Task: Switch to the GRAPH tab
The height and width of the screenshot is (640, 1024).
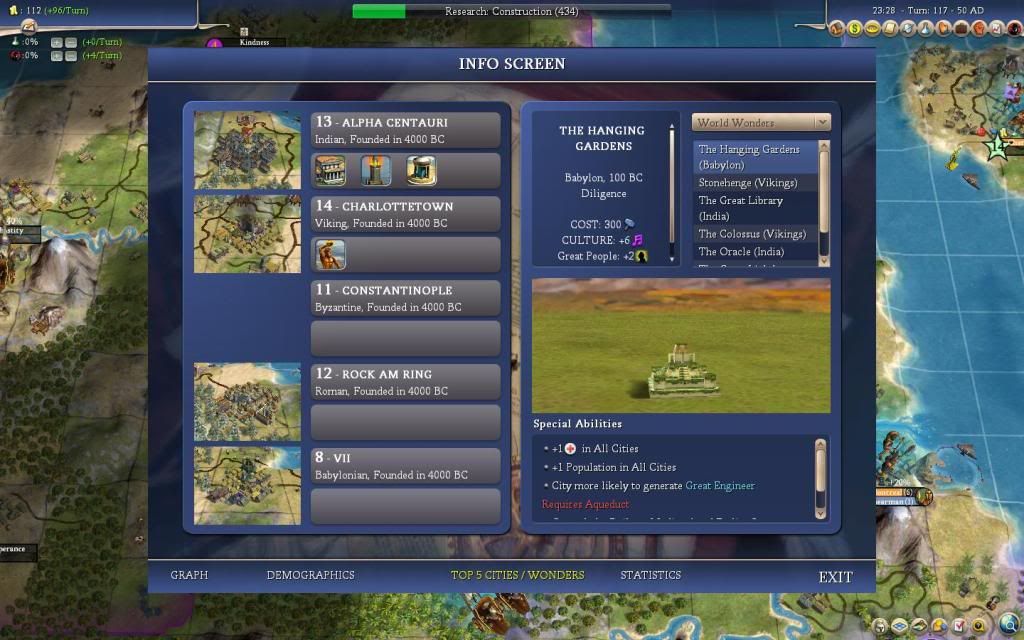Action: 189,575
